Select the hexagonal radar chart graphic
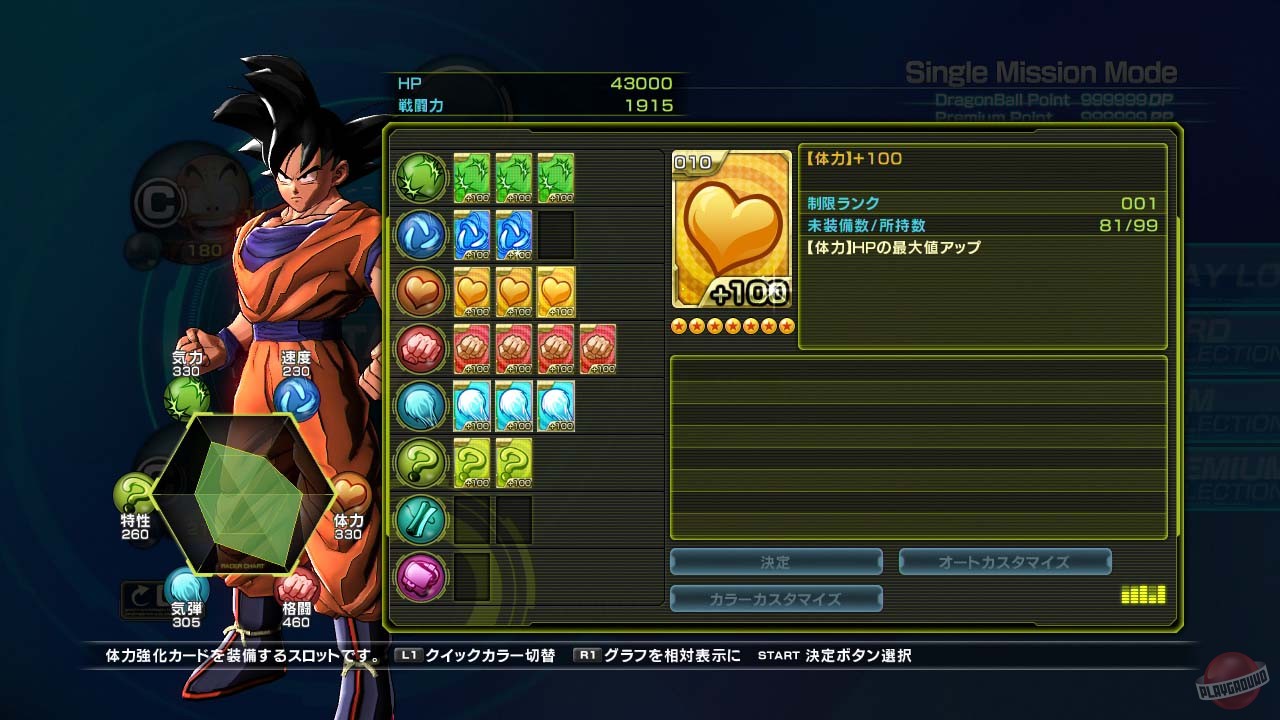Viewport: 1280px width, 720px height. (x=243, y=490)
